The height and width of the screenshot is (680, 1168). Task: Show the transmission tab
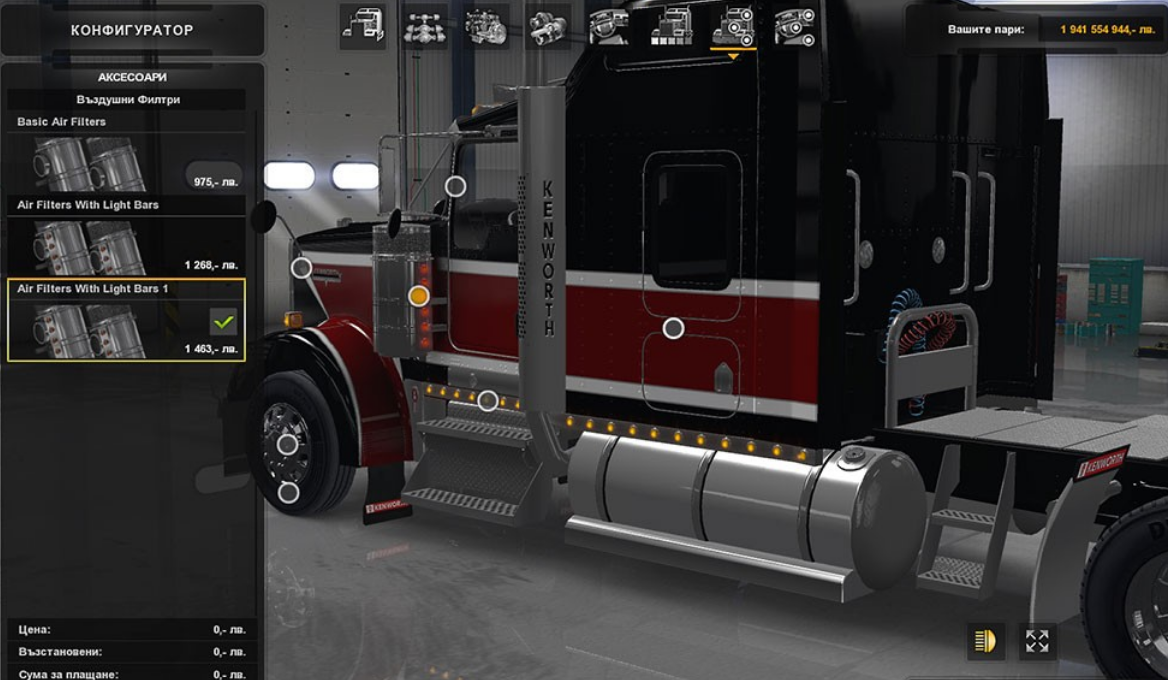click(548, 26)
